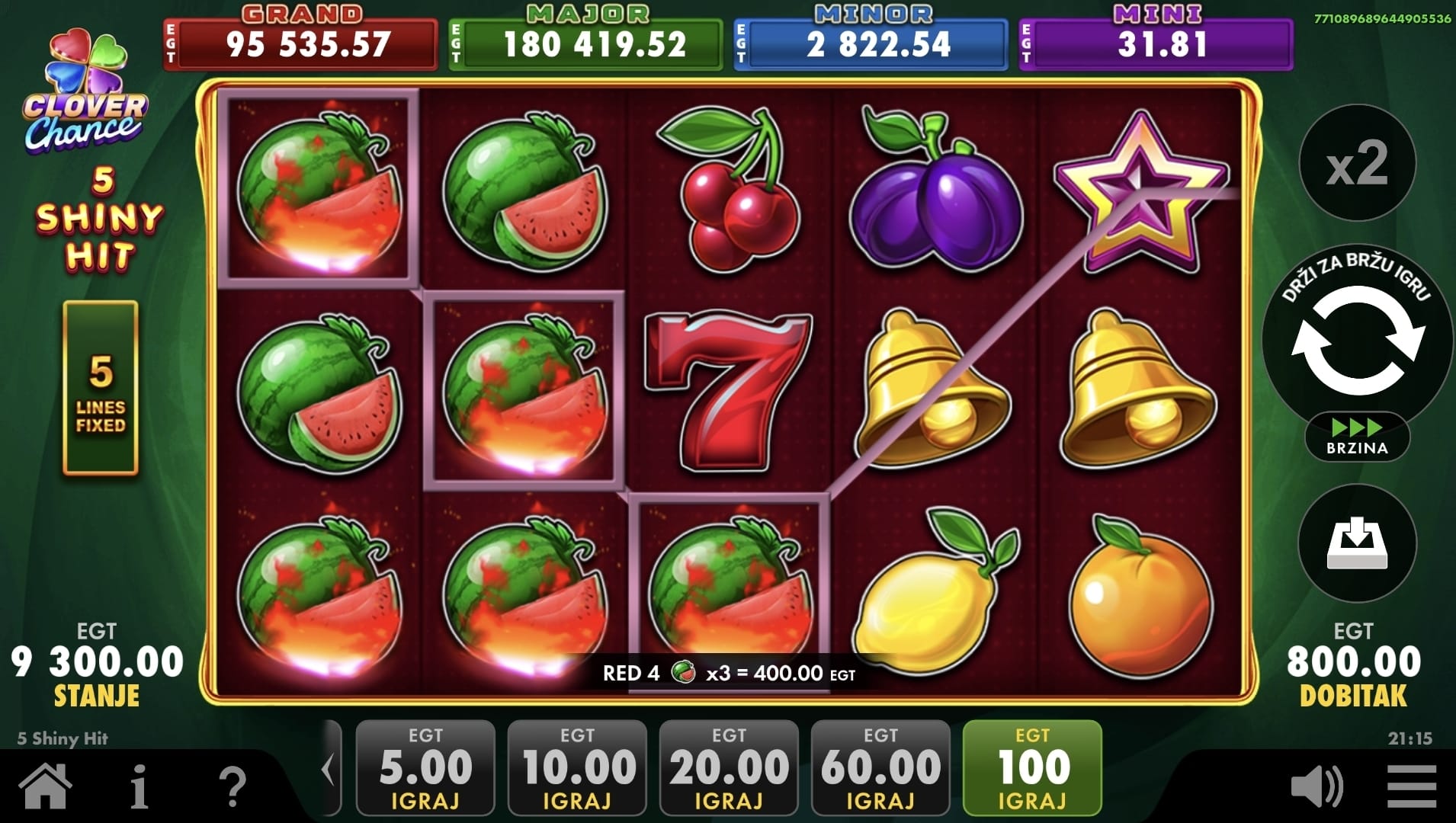Viewport: 1456px width, 823px height.
Task: Pick the 60.00 IGRAJ bet option
Action: [x=880, y=768]
